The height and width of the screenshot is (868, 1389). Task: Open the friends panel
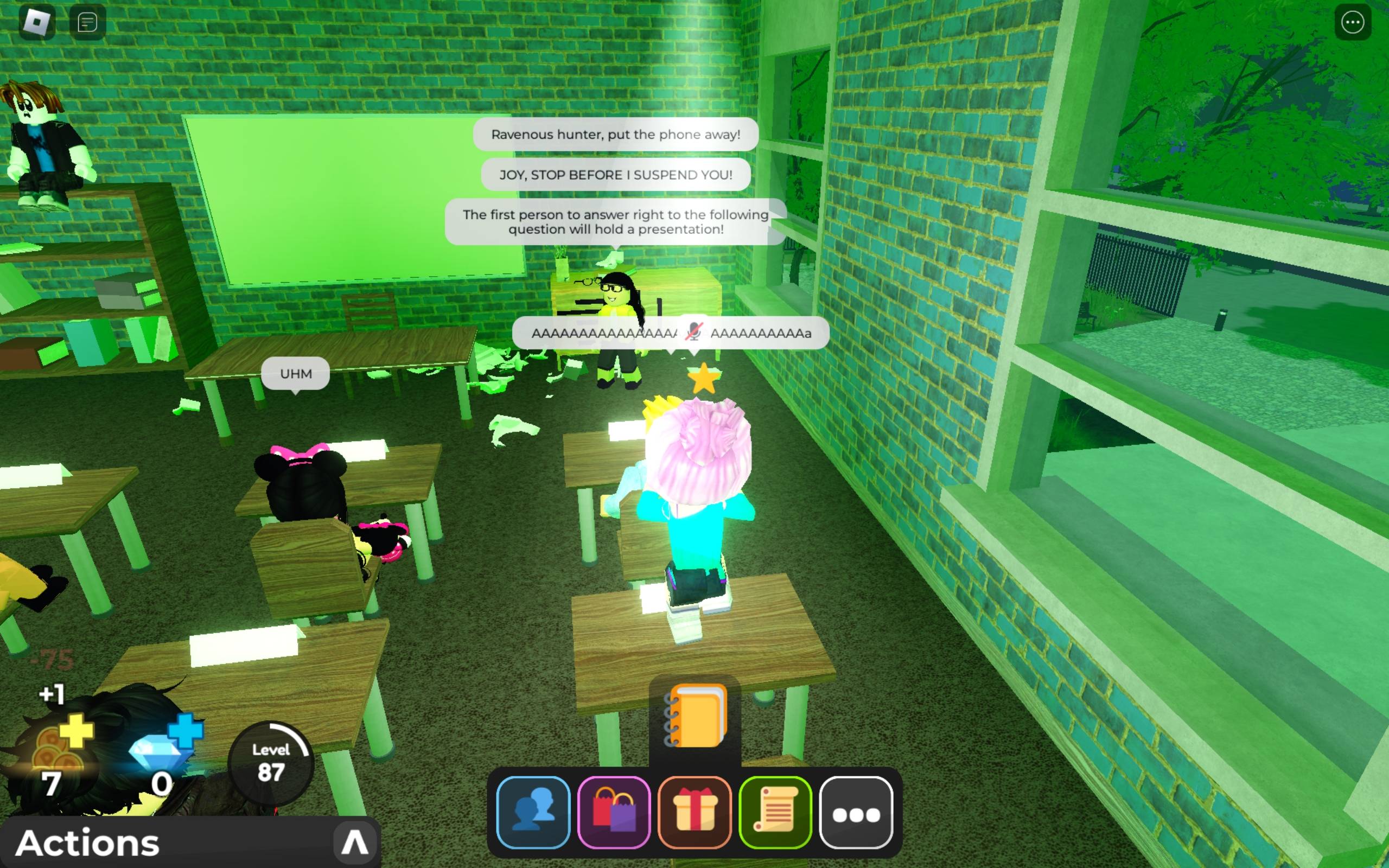pyautogui.click(x=533, y=812)
